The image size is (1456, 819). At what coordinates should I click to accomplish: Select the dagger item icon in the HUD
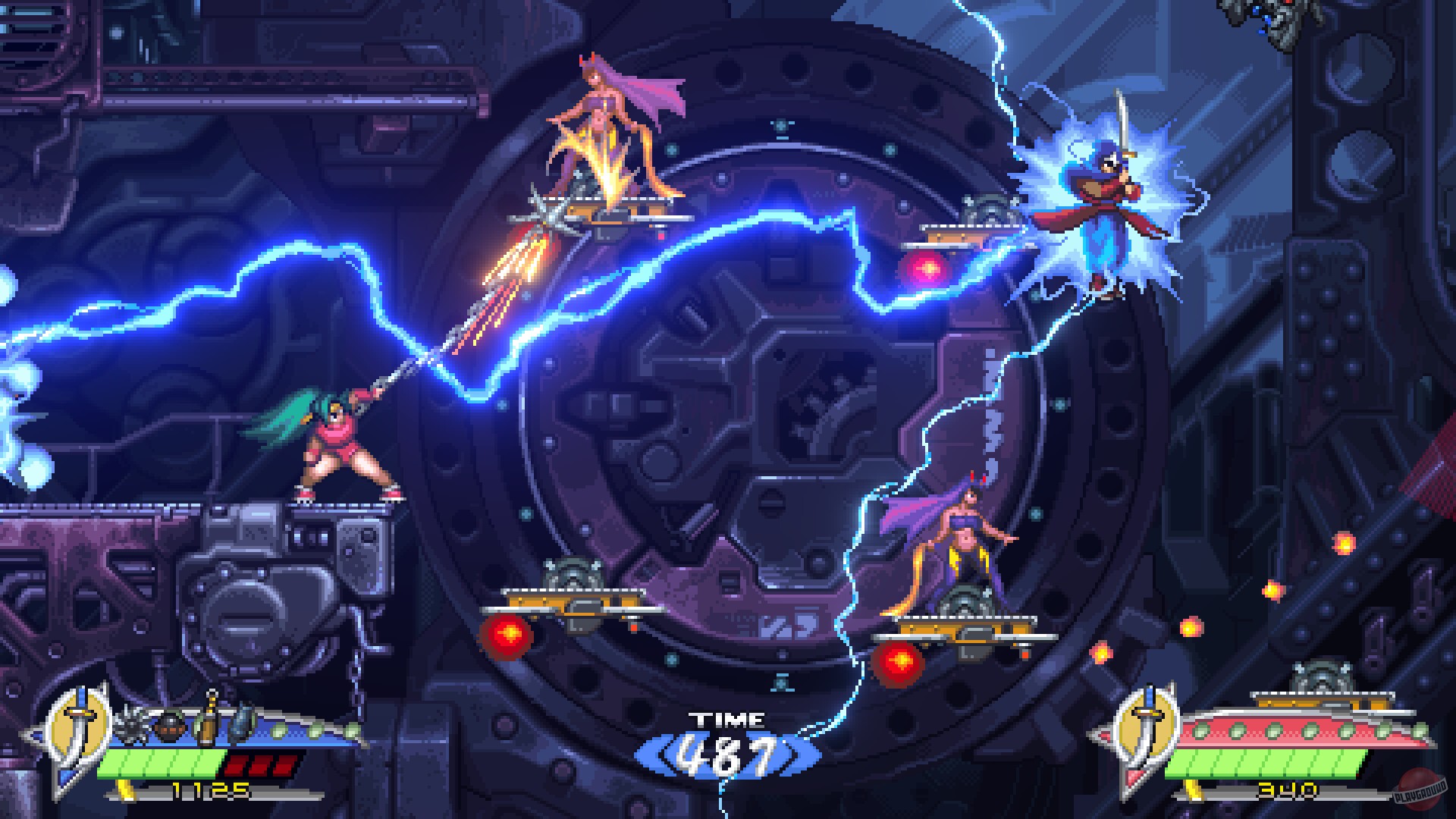241,724
